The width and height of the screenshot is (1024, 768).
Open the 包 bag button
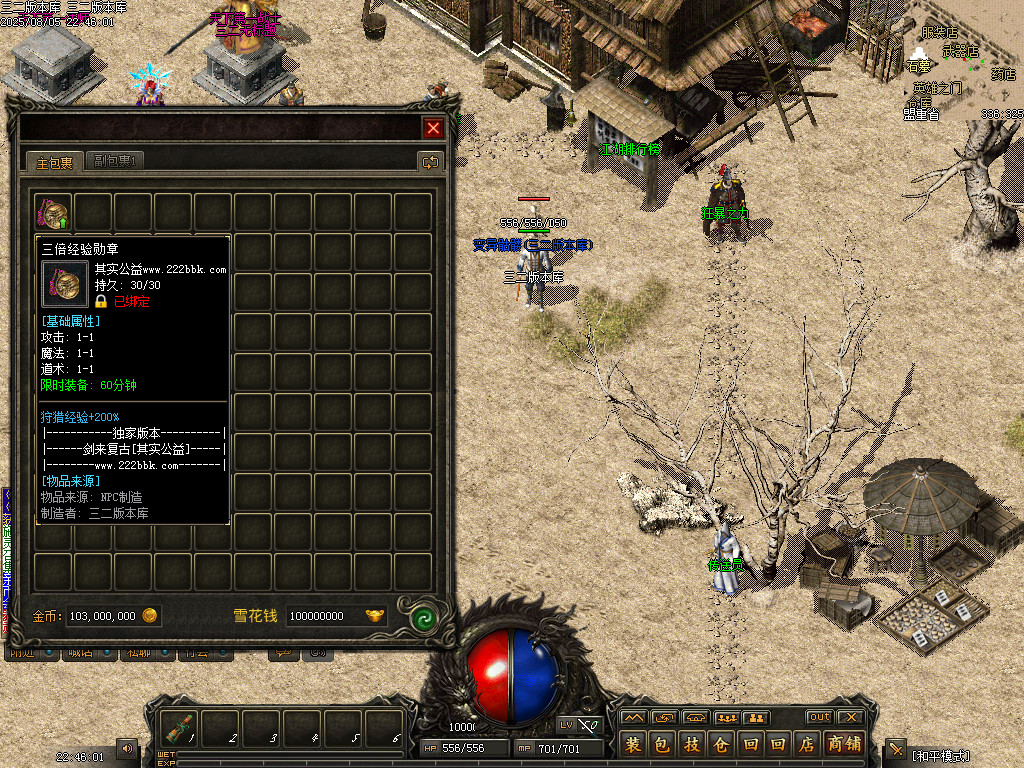[x=662, y=745]
